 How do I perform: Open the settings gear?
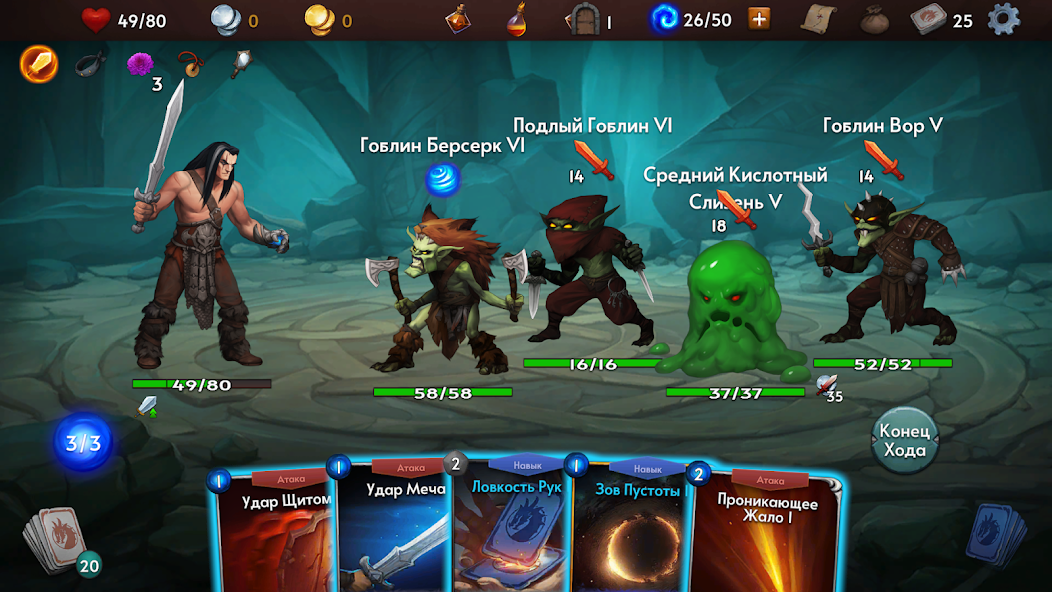pyautogui.click(x=1003, y=19)
